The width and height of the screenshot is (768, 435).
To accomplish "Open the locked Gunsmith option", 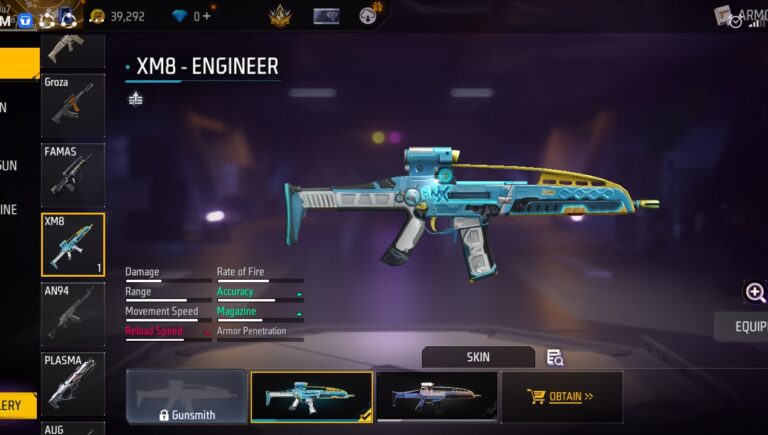I will click(x=186, y=397).
